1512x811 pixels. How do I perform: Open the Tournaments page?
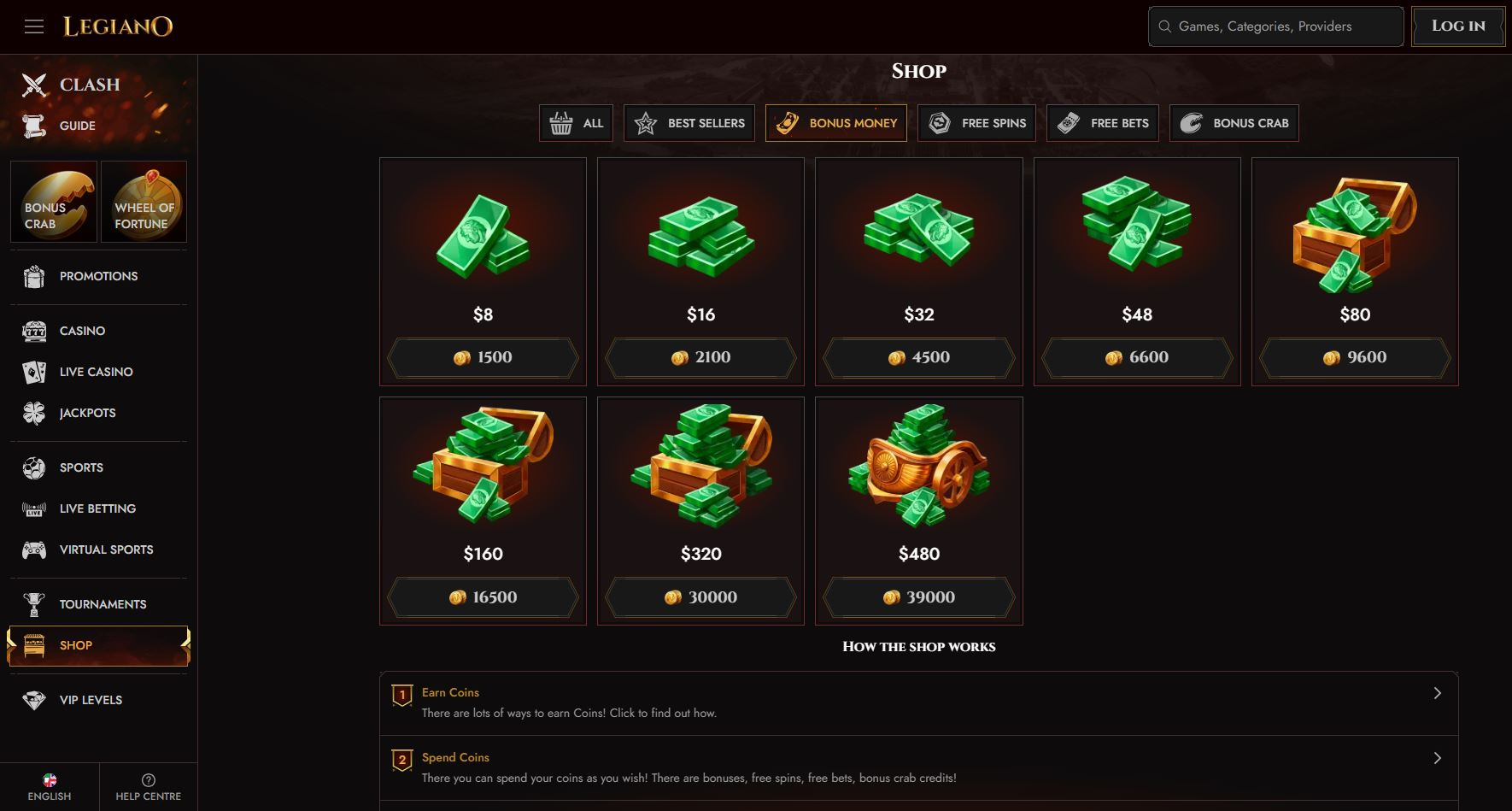(103, 604)
